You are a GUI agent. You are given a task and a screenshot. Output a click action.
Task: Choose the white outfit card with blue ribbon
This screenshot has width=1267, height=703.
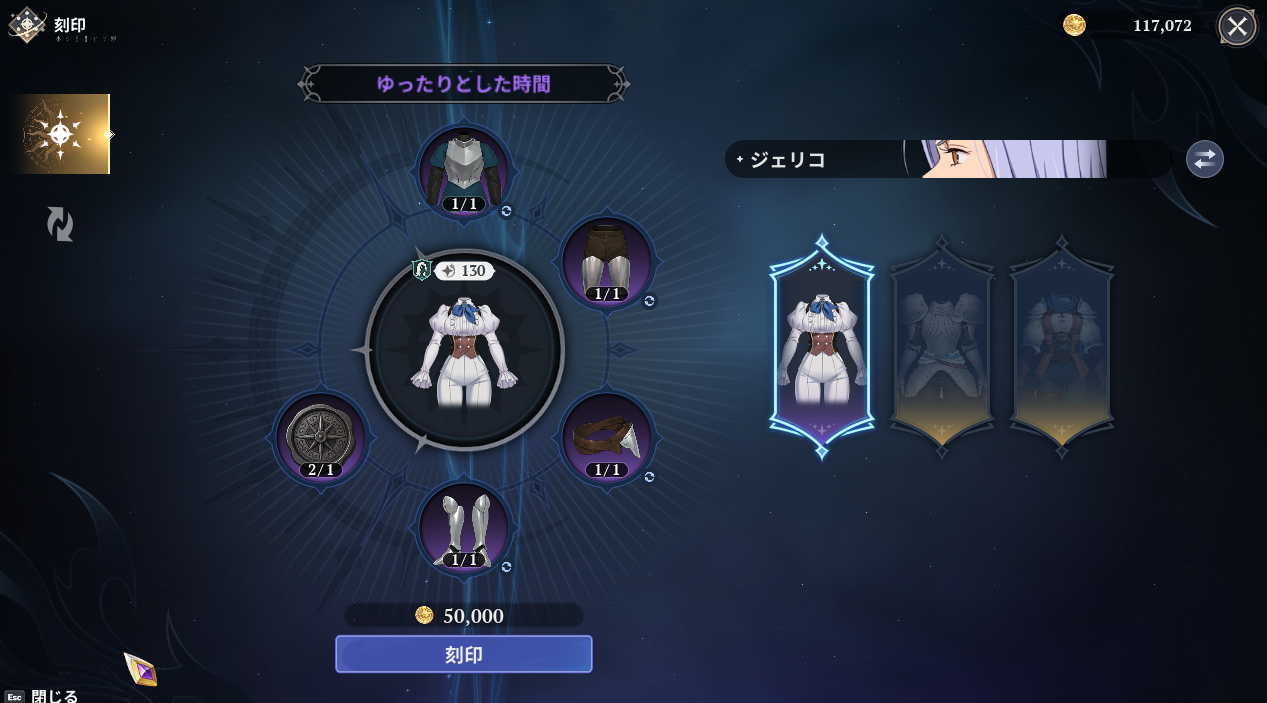(x=821, y=346)
